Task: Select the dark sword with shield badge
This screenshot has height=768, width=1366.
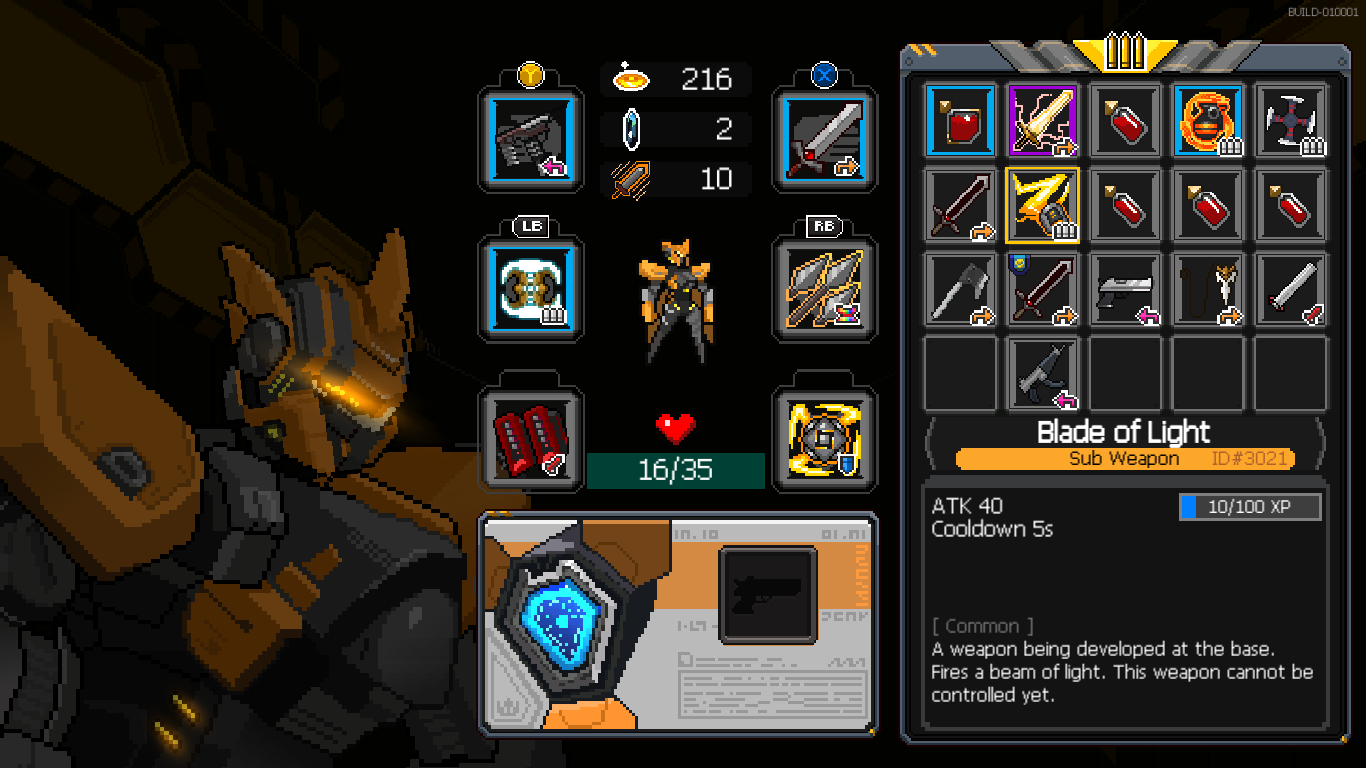Action: pos(1042,290)
